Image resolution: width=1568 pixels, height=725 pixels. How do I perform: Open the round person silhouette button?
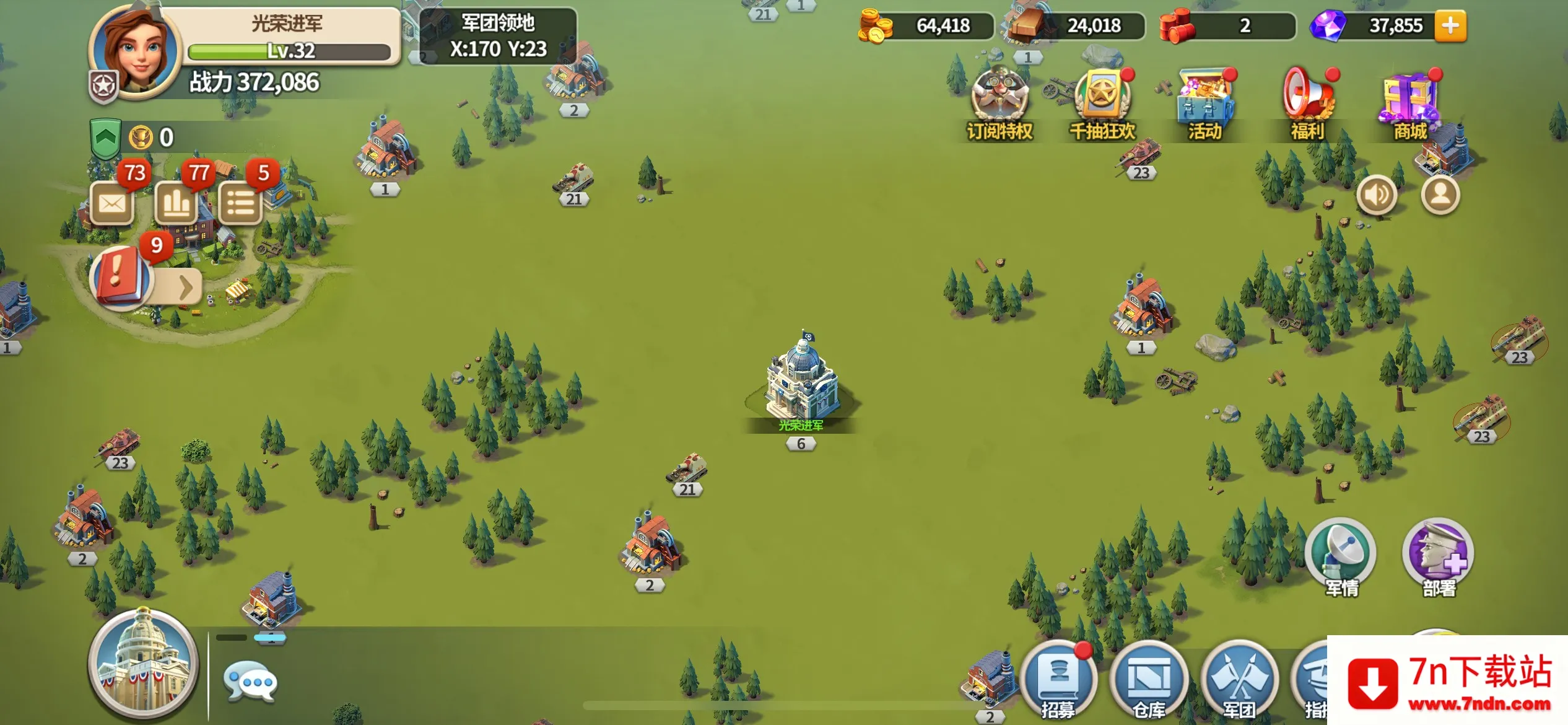coord(1440,195)
